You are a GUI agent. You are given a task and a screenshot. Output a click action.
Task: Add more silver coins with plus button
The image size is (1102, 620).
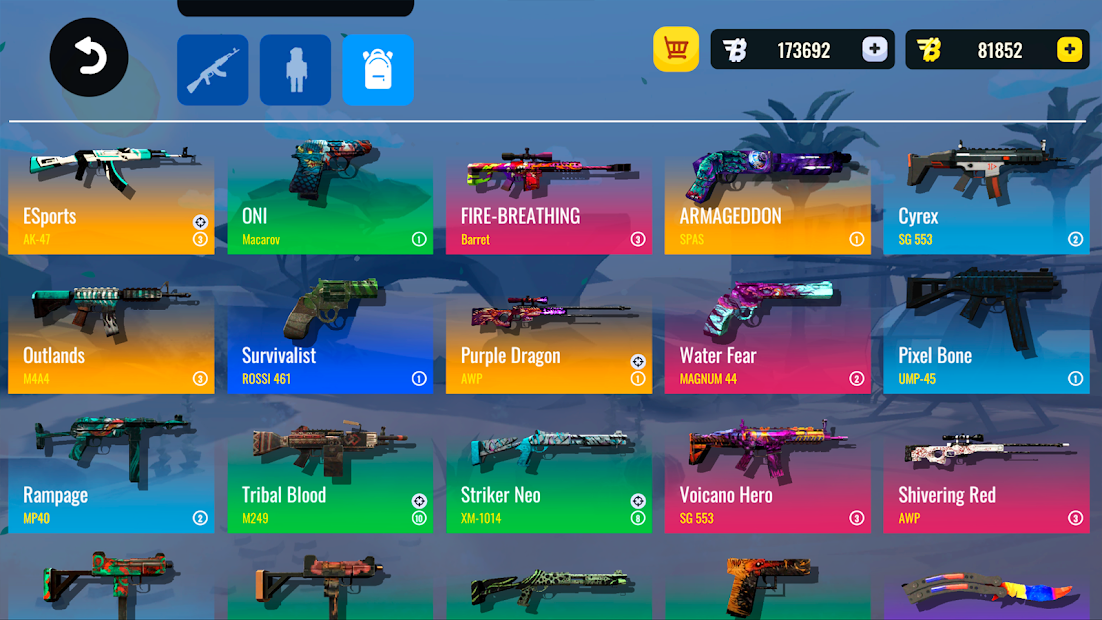(874, 50)
